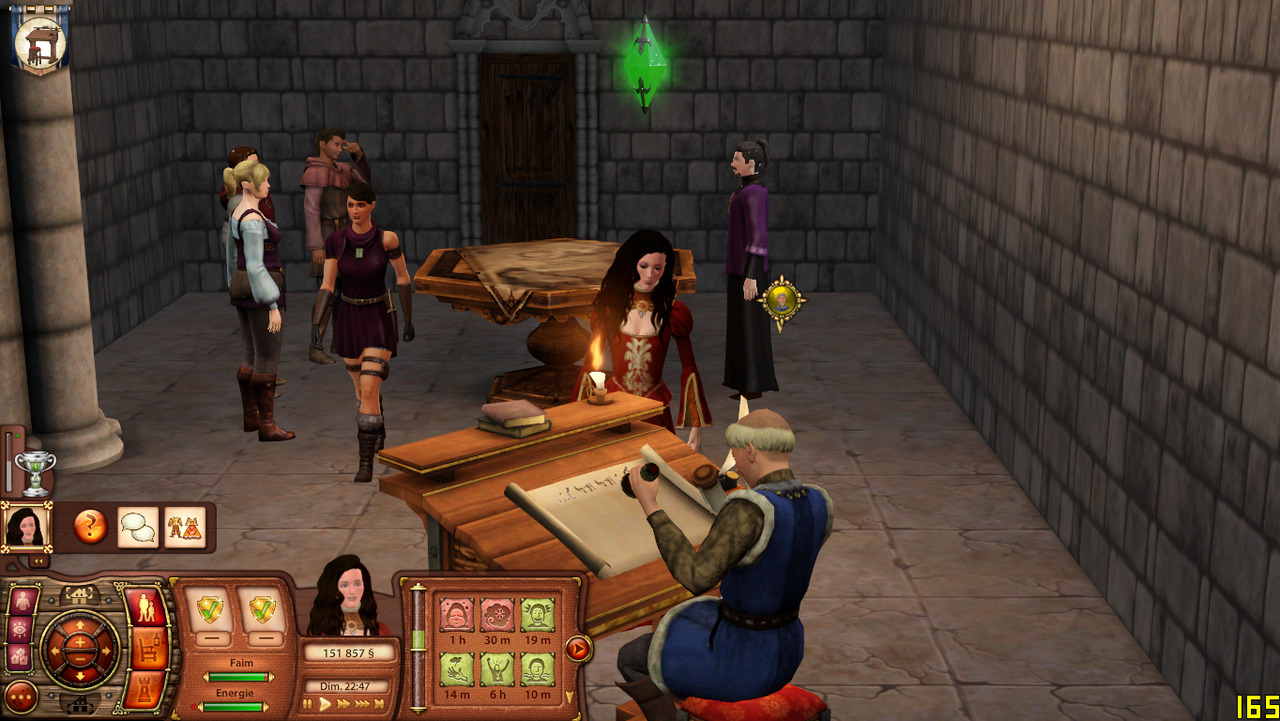Viewport: 1280px width, 721px height.
Task: Pause the game
Action: coord(308,704)
